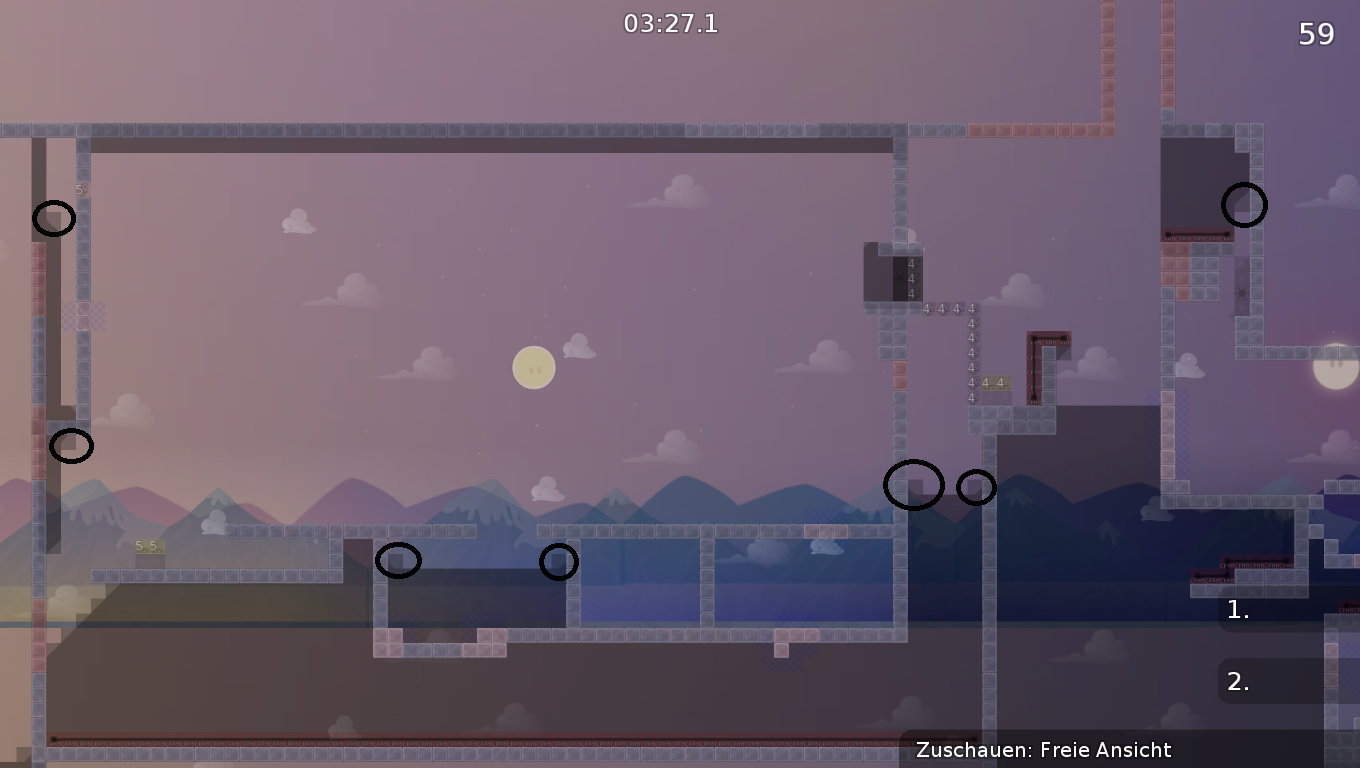This screenshot has width=1360, height=768.
Task: Click the smaller black circle right of the large one
Action: click(x=975, y=487)
